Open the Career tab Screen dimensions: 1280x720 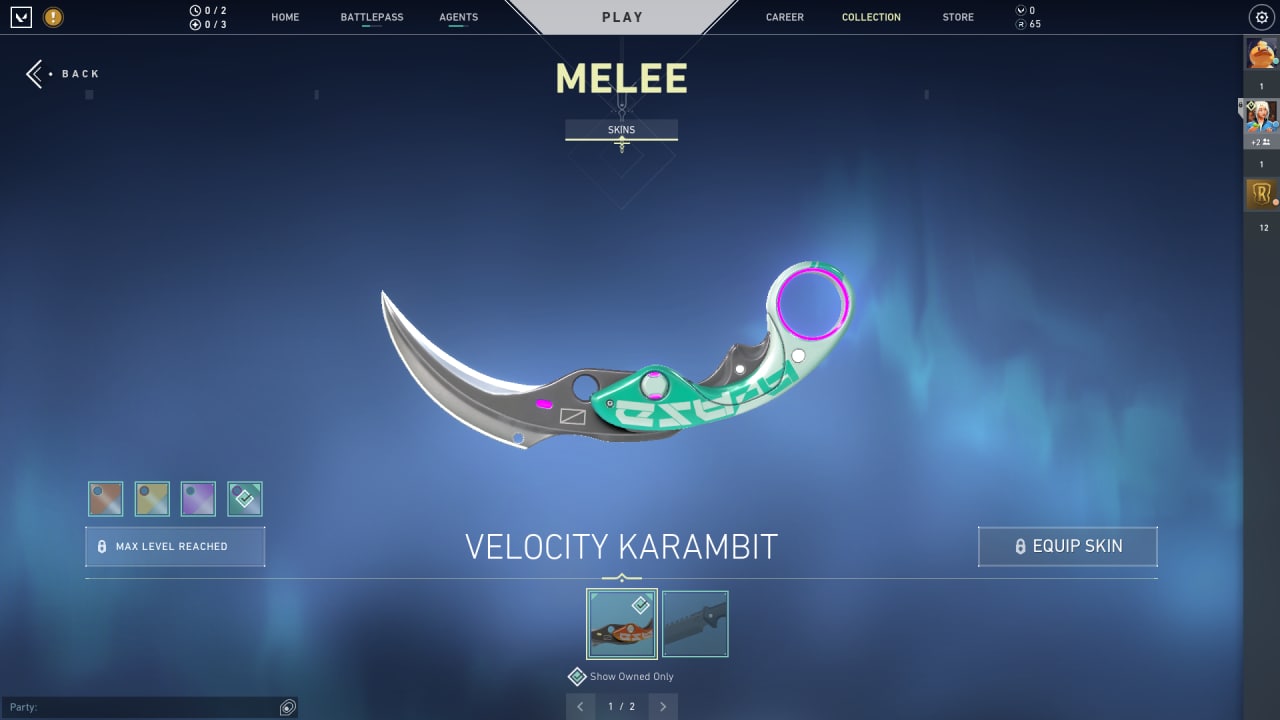click(x=784, y=17)
